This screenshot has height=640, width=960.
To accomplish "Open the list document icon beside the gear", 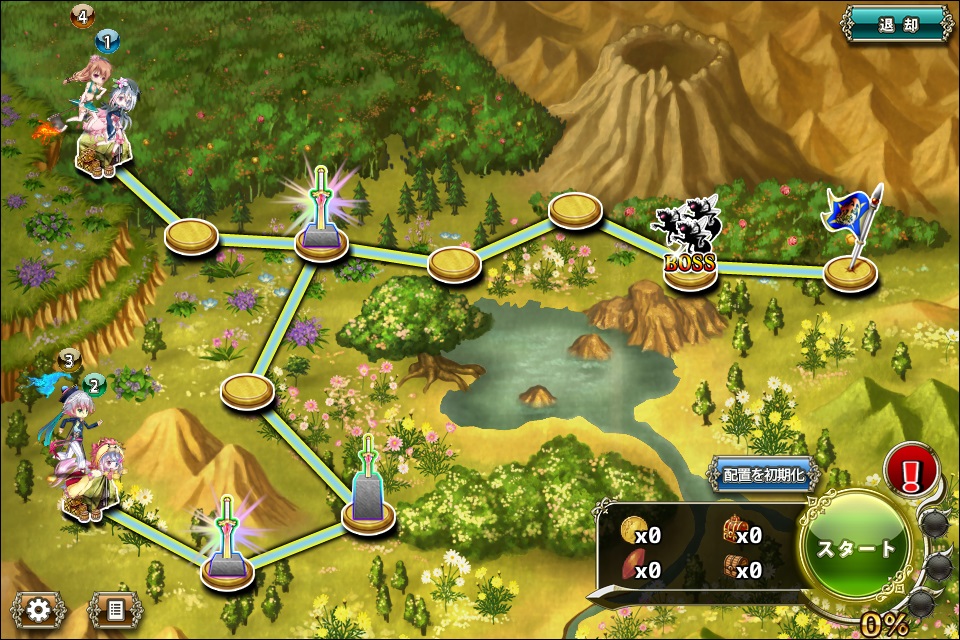I will tap(115, 608).
